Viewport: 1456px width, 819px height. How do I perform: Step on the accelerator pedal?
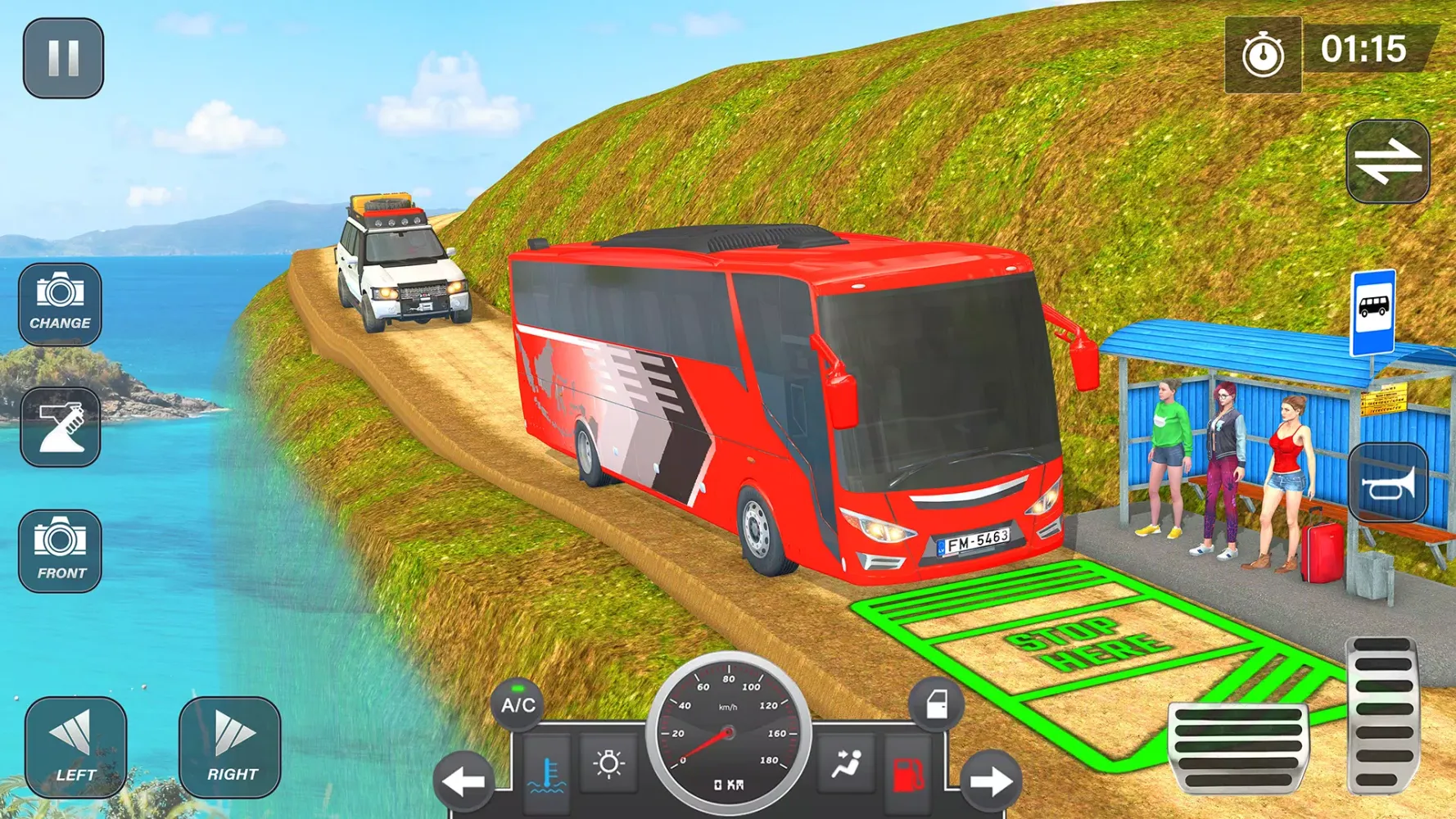[x=1382, y=714]
